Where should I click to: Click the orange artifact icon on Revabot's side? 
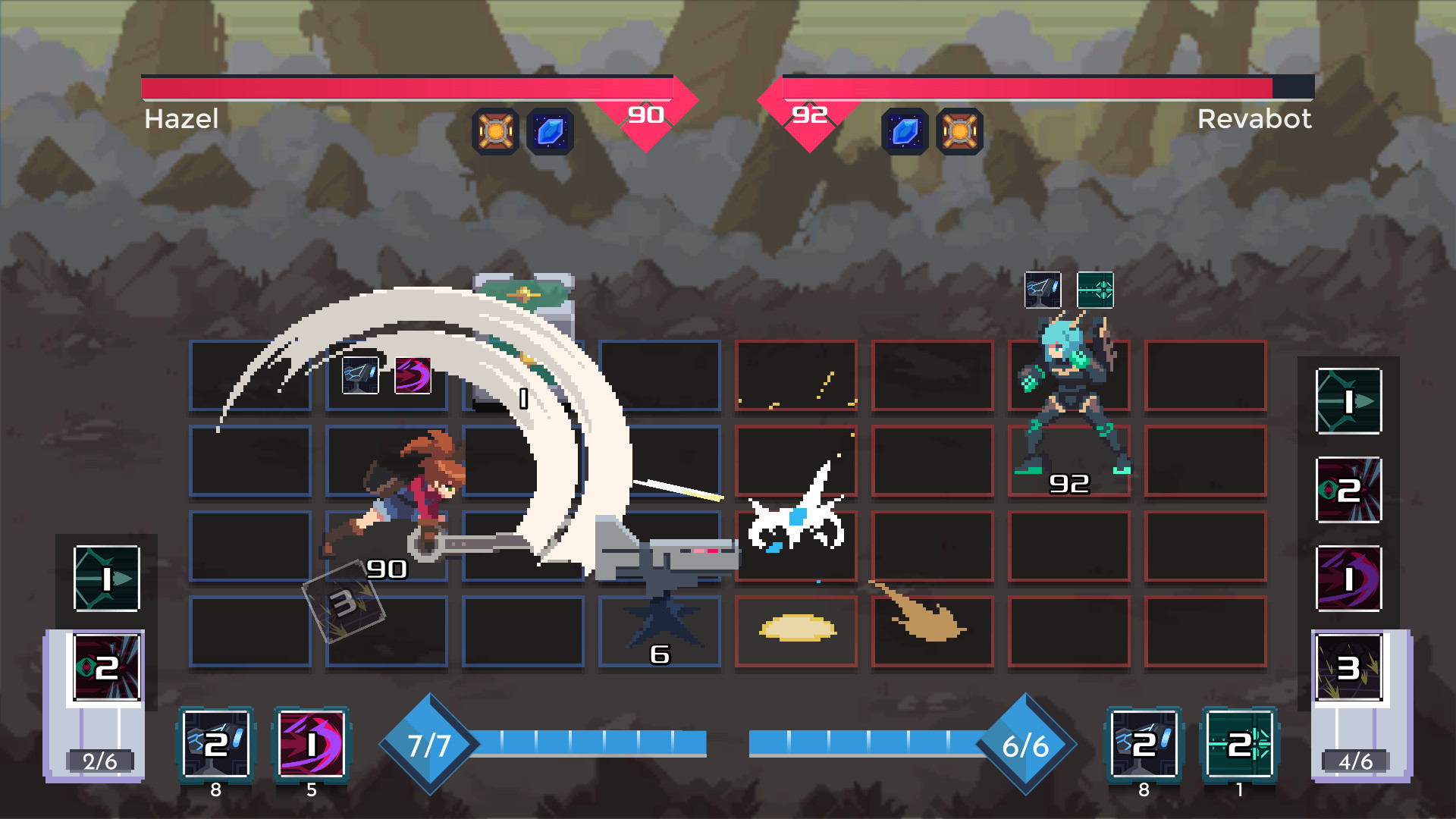point(960,131)
